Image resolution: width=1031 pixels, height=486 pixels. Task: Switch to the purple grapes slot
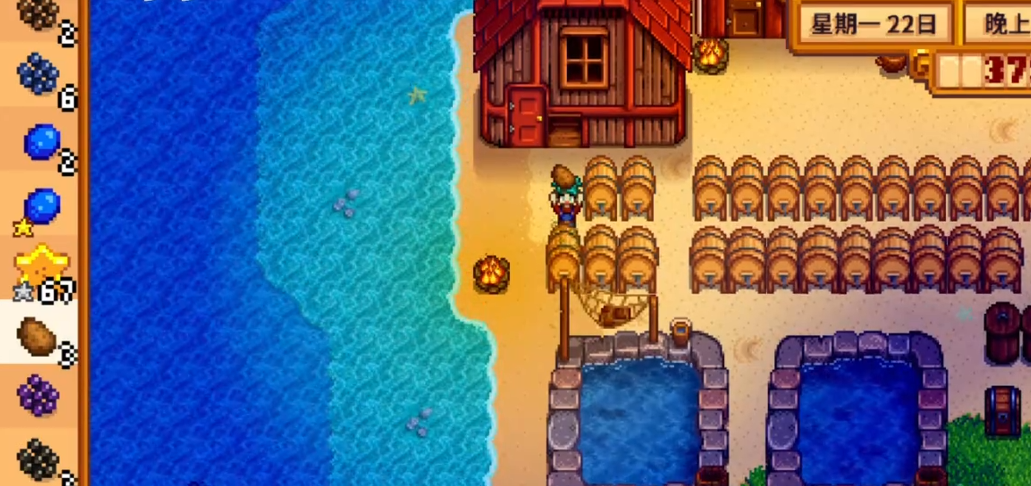(38, 395)
